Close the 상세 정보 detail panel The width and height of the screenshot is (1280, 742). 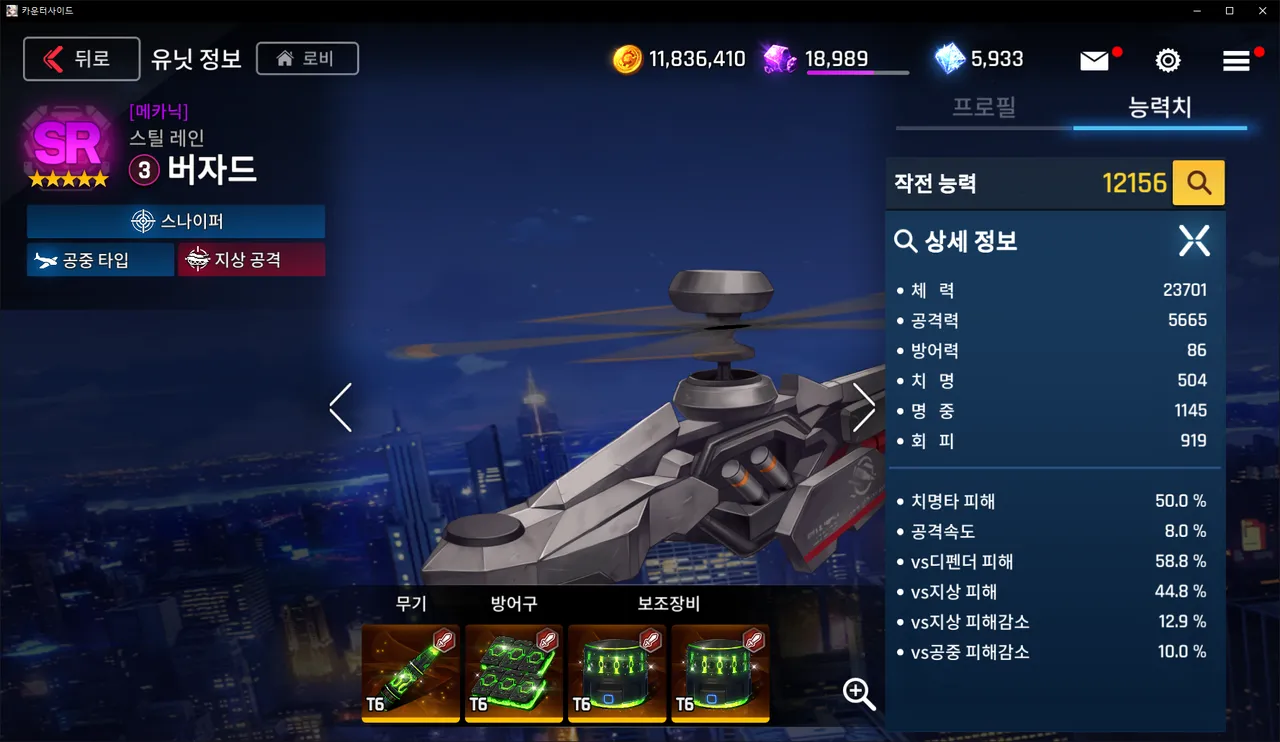point(1193,240)
